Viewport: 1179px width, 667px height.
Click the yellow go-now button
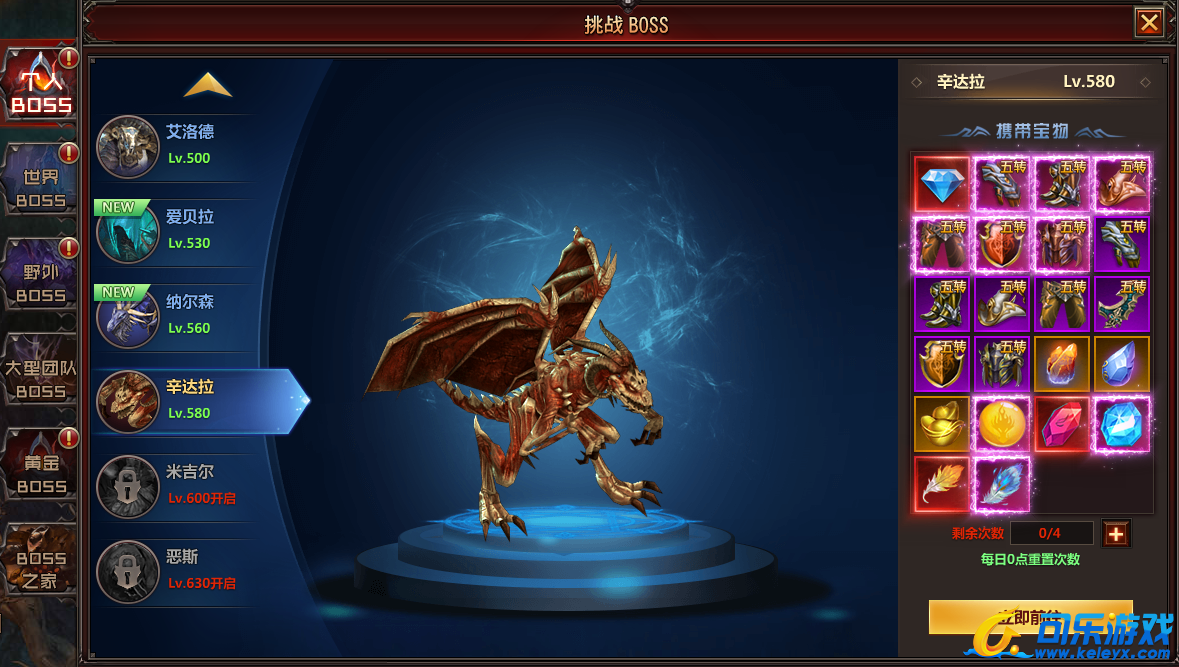coord(1030,617)
